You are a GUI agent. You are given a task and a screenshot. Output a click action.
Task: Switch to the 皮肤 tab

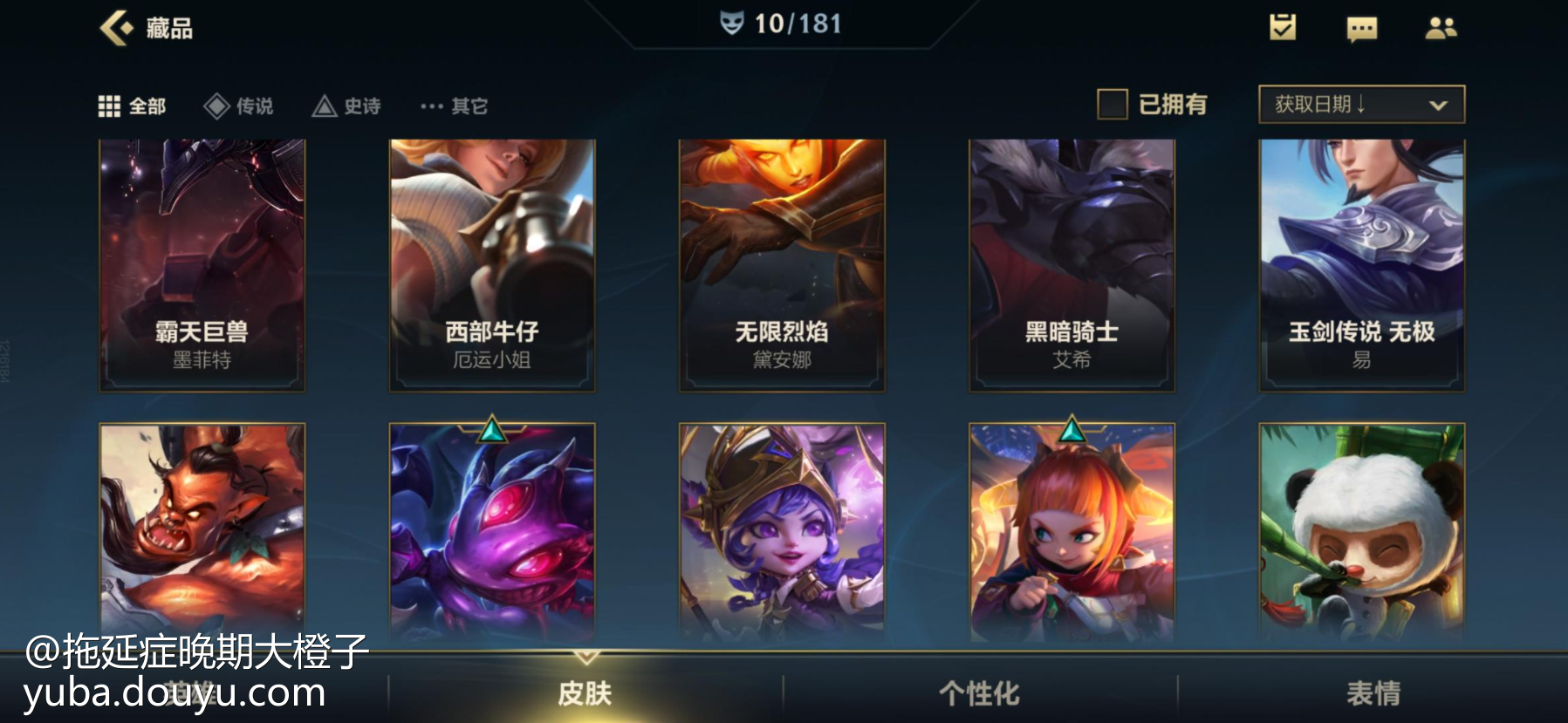point(585,693)
